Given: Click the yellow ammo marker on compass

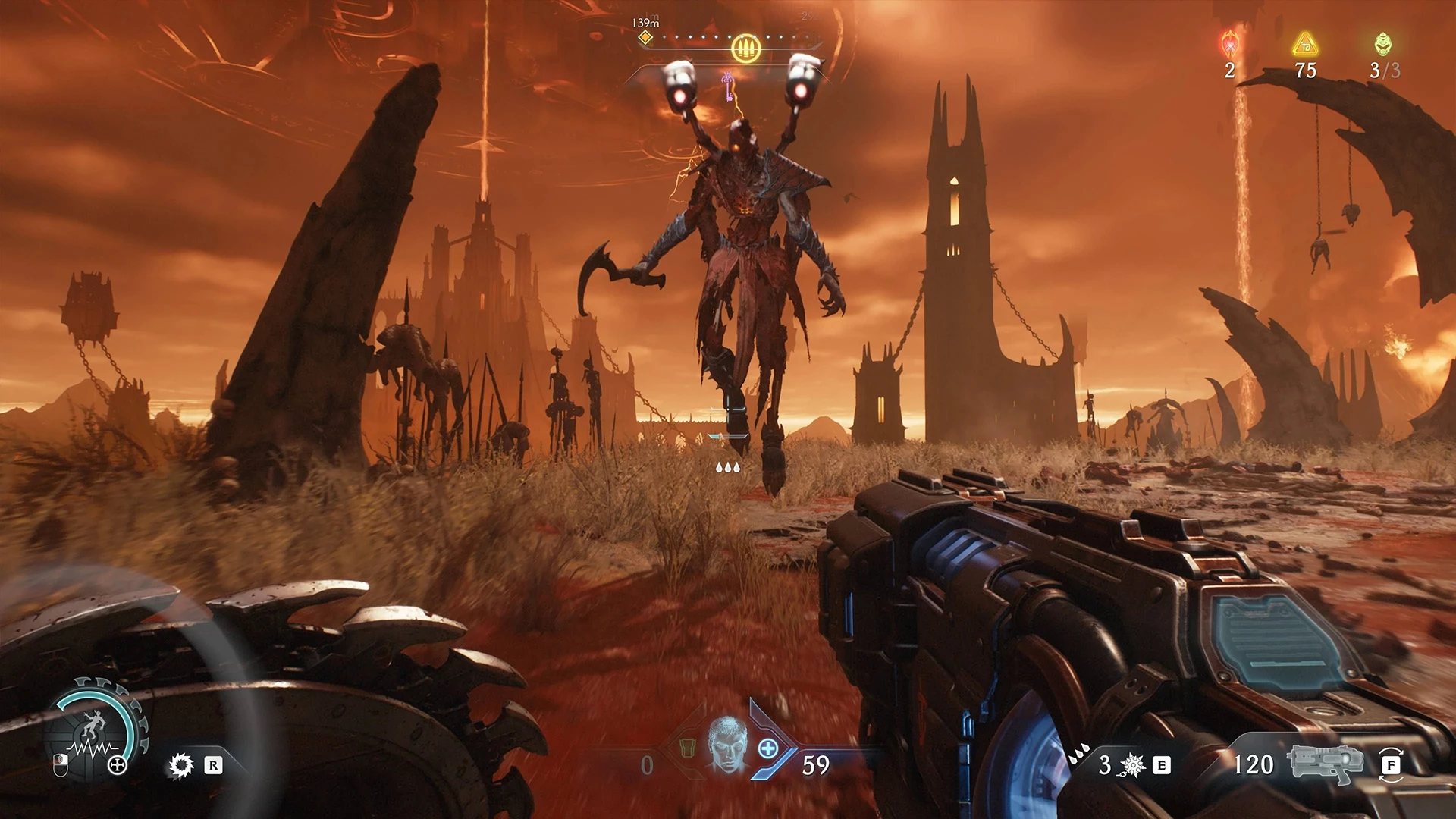Looking at the screenshot, I should click(x=745, y=49).
